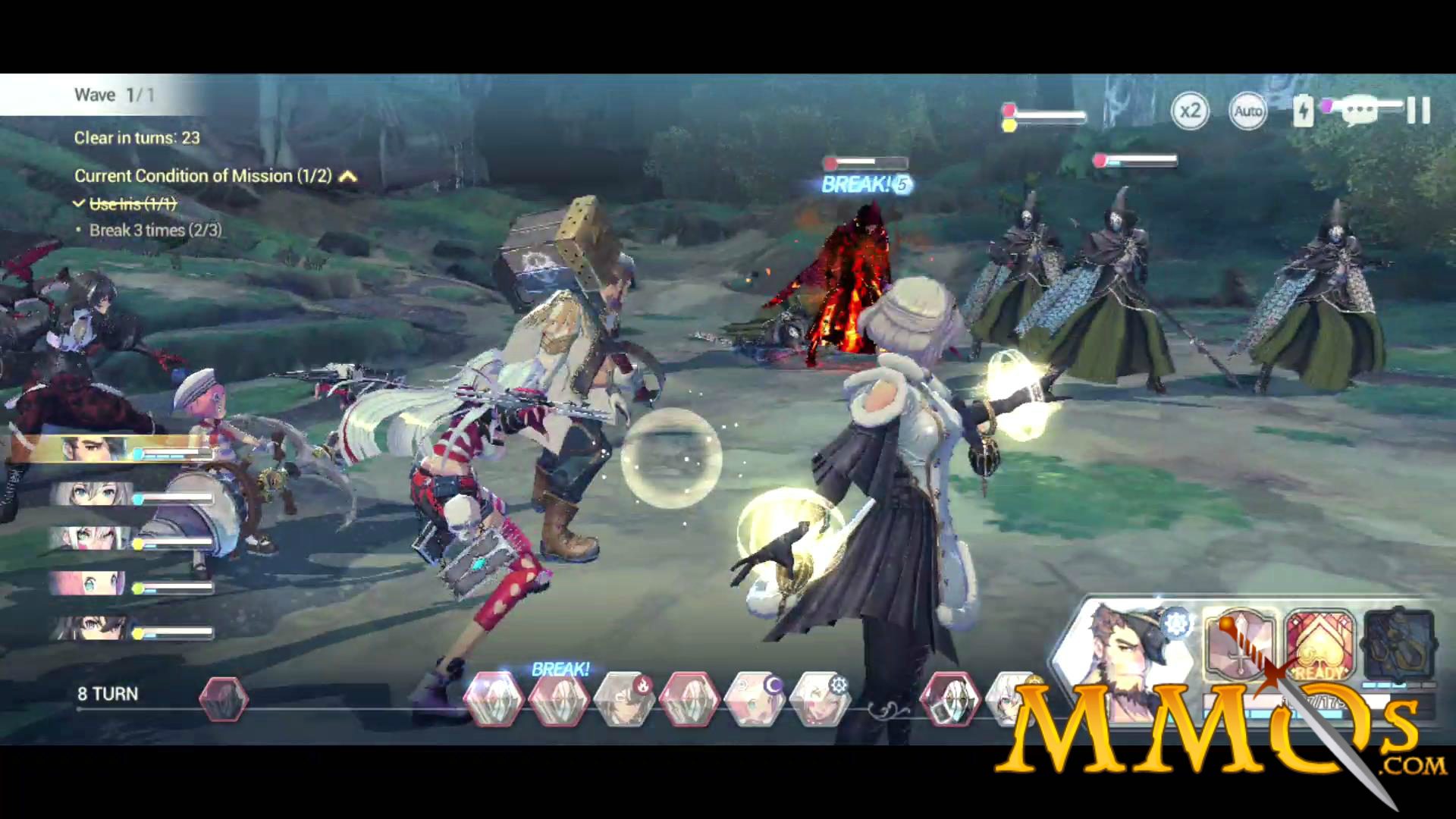
Task: Toggle Auto battle mode on
Action: pyautogui.click(x=1247, y=111)
